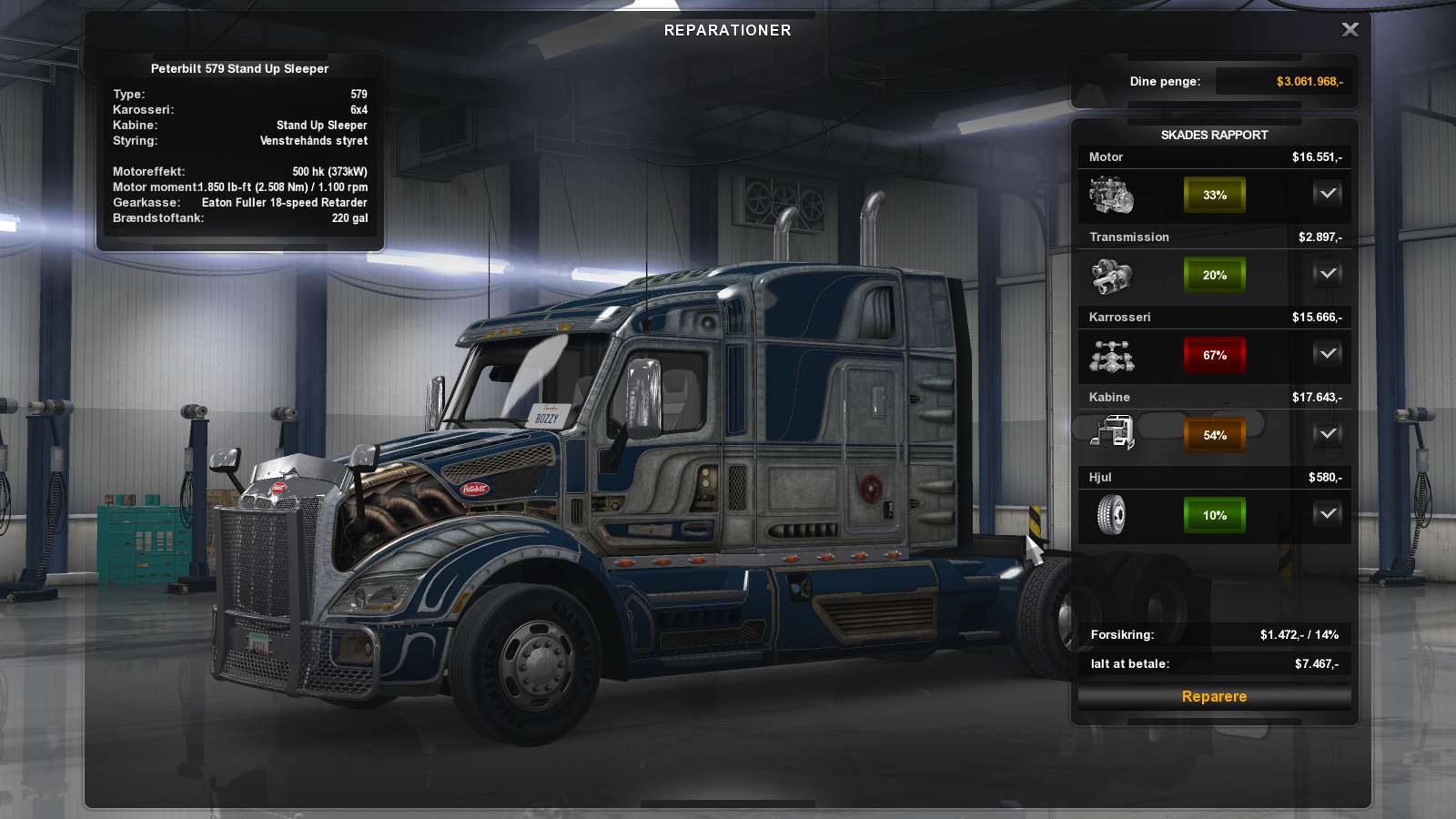This screenshot has height=819, width=1456.
Task: Toggle the Kabine repair checkbox
Action: coord(1328,434)
